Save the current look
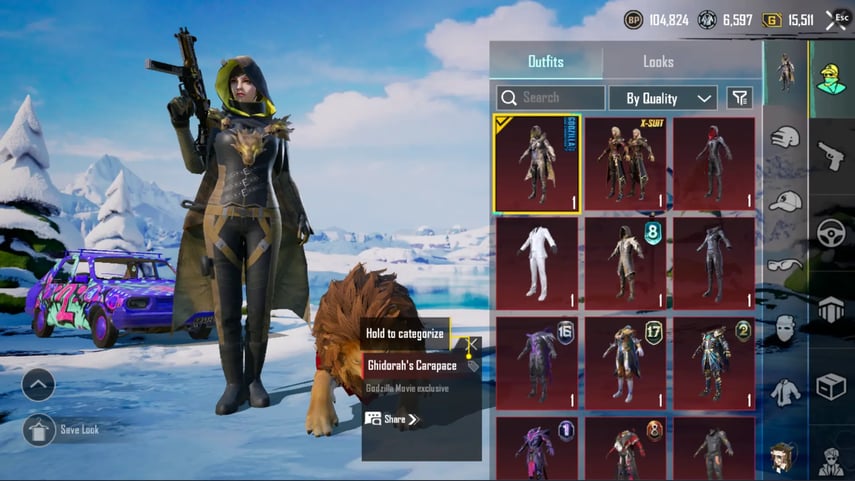 [x=39, y=430]
